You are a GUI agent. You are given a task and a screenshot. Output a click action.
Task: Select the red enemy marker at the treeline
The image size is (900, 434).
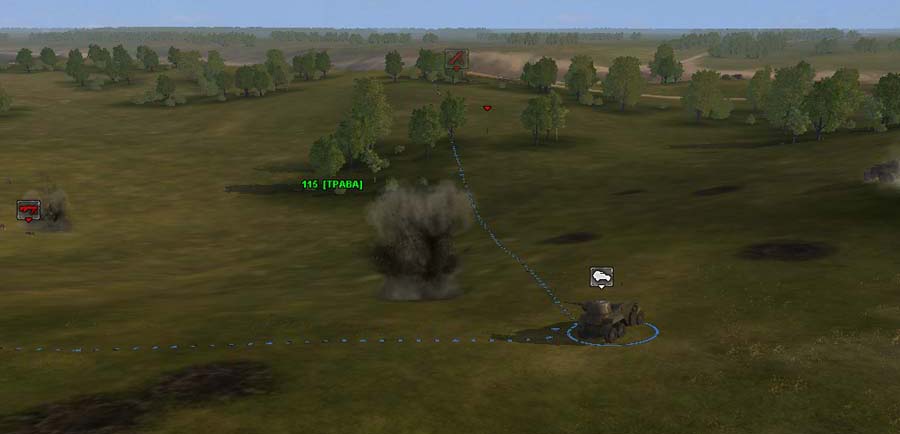tap(456, 59)
